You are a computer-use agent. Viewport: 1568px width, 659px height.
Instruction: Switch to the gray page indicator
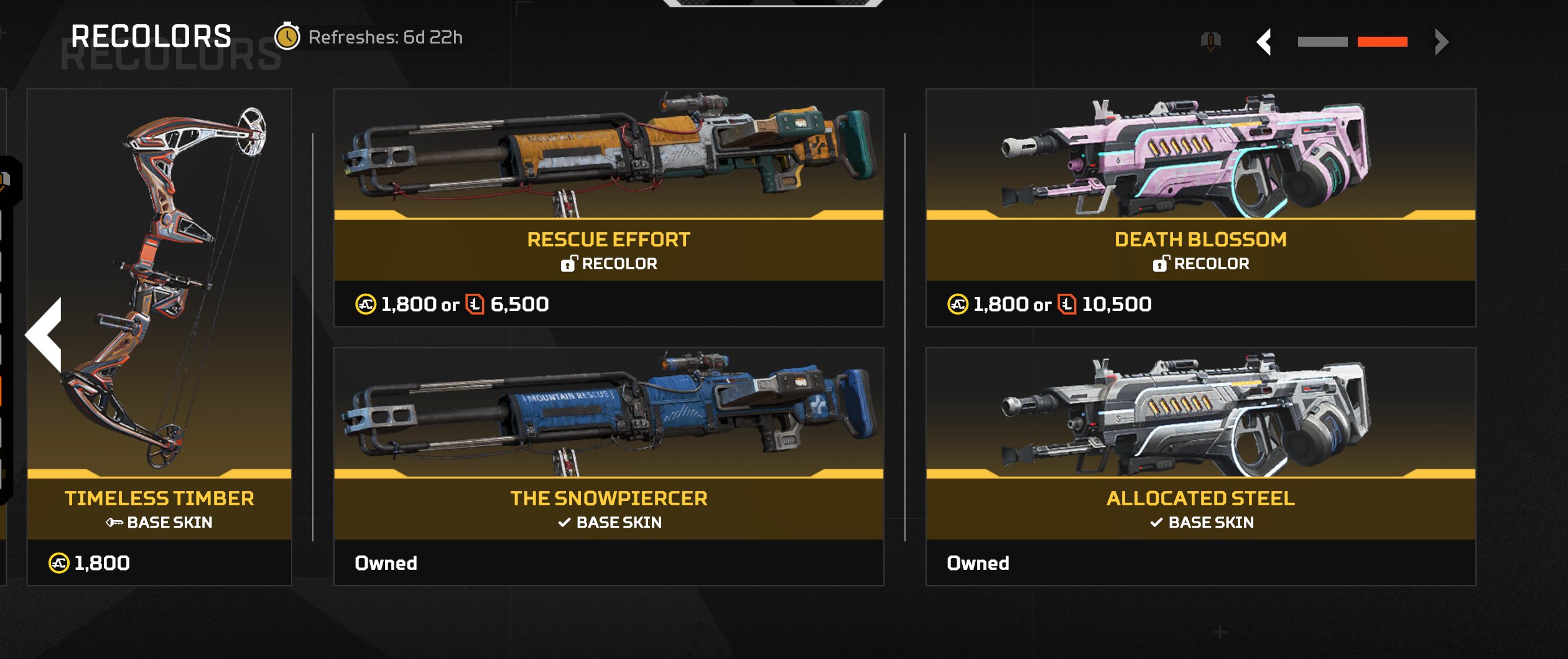click(x=1322, y=42)
